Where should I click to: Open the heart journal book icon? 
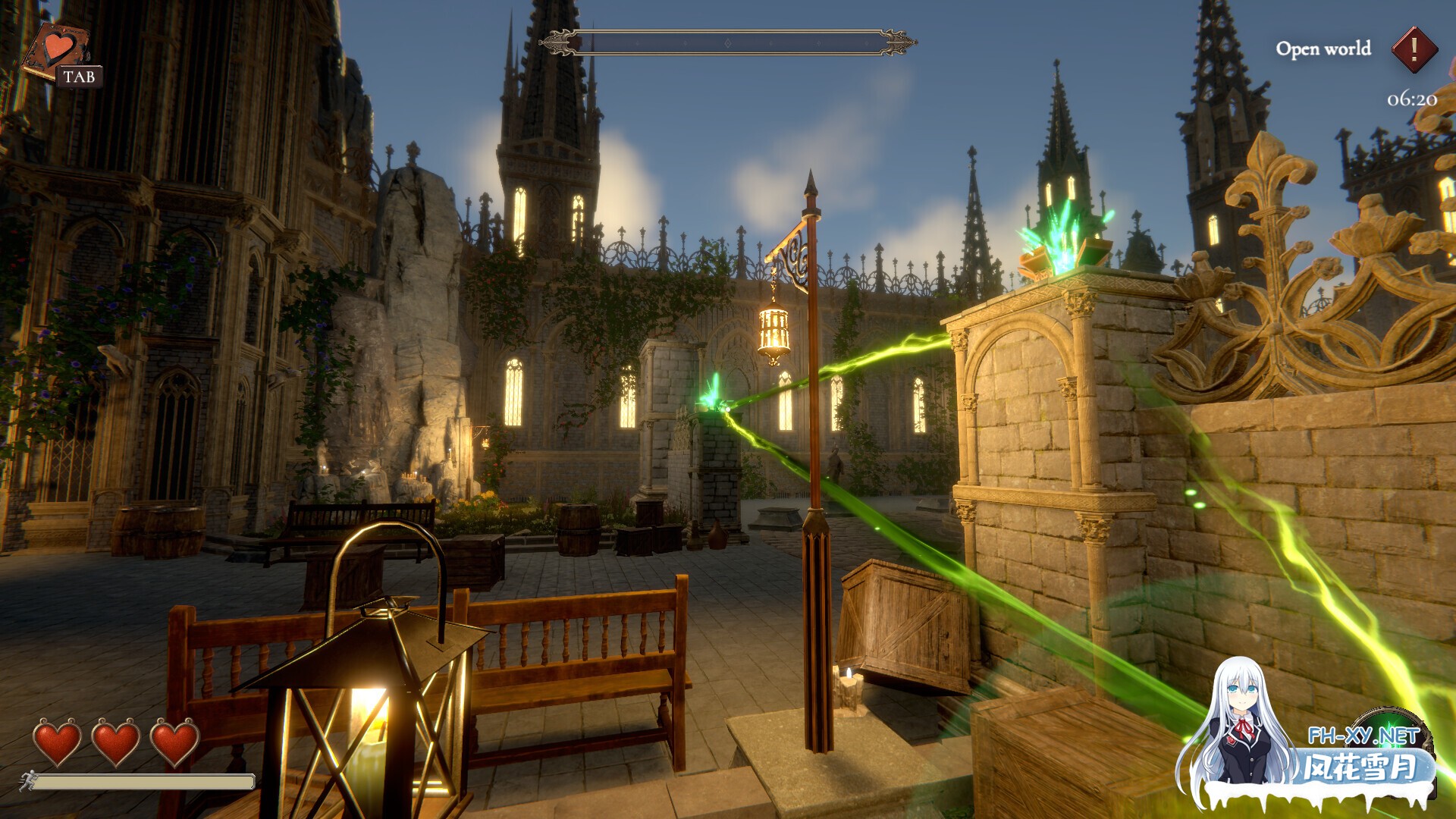pos(55,50)
